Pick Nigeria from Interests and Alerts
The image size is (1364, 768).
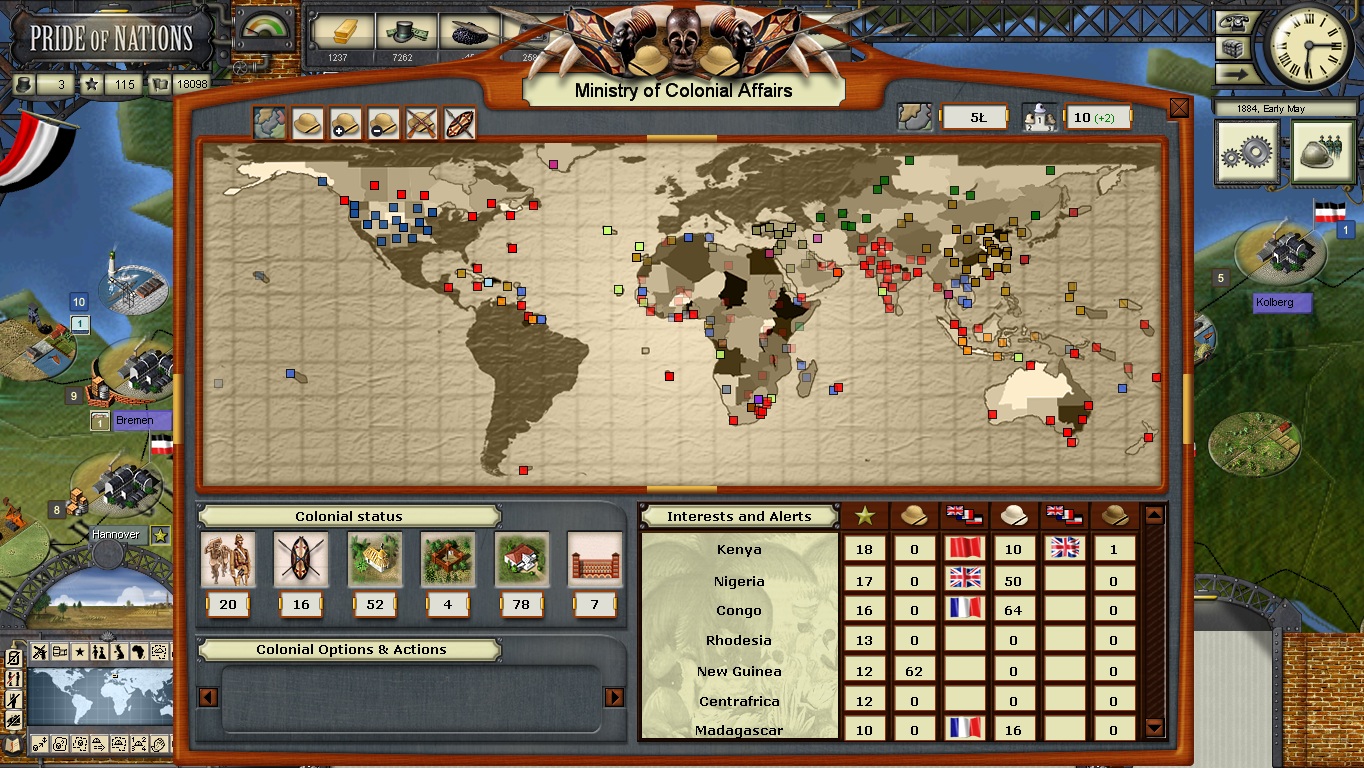(739, 581)
